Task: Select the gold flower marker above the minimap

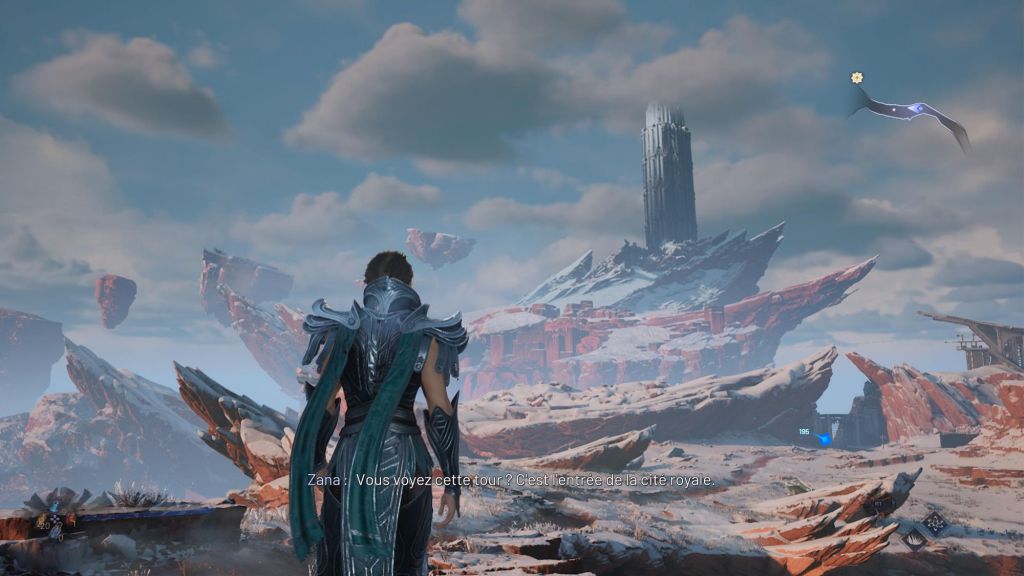Action: pyautogui.click(x=857, y=77)
